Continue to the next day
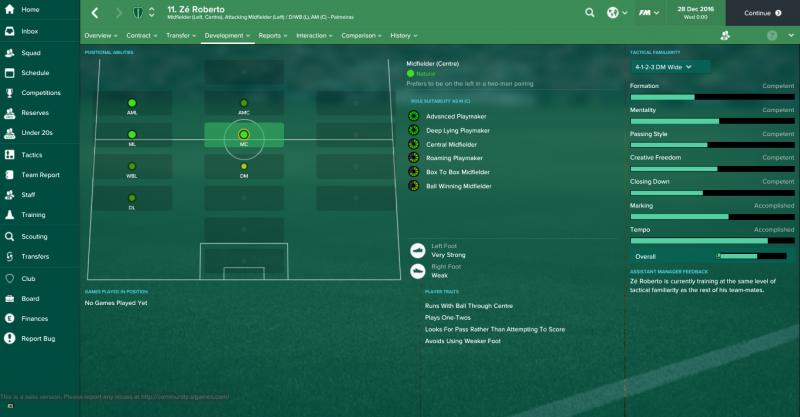The height and width of the screenshot is (417, 800). click(762, 13)
